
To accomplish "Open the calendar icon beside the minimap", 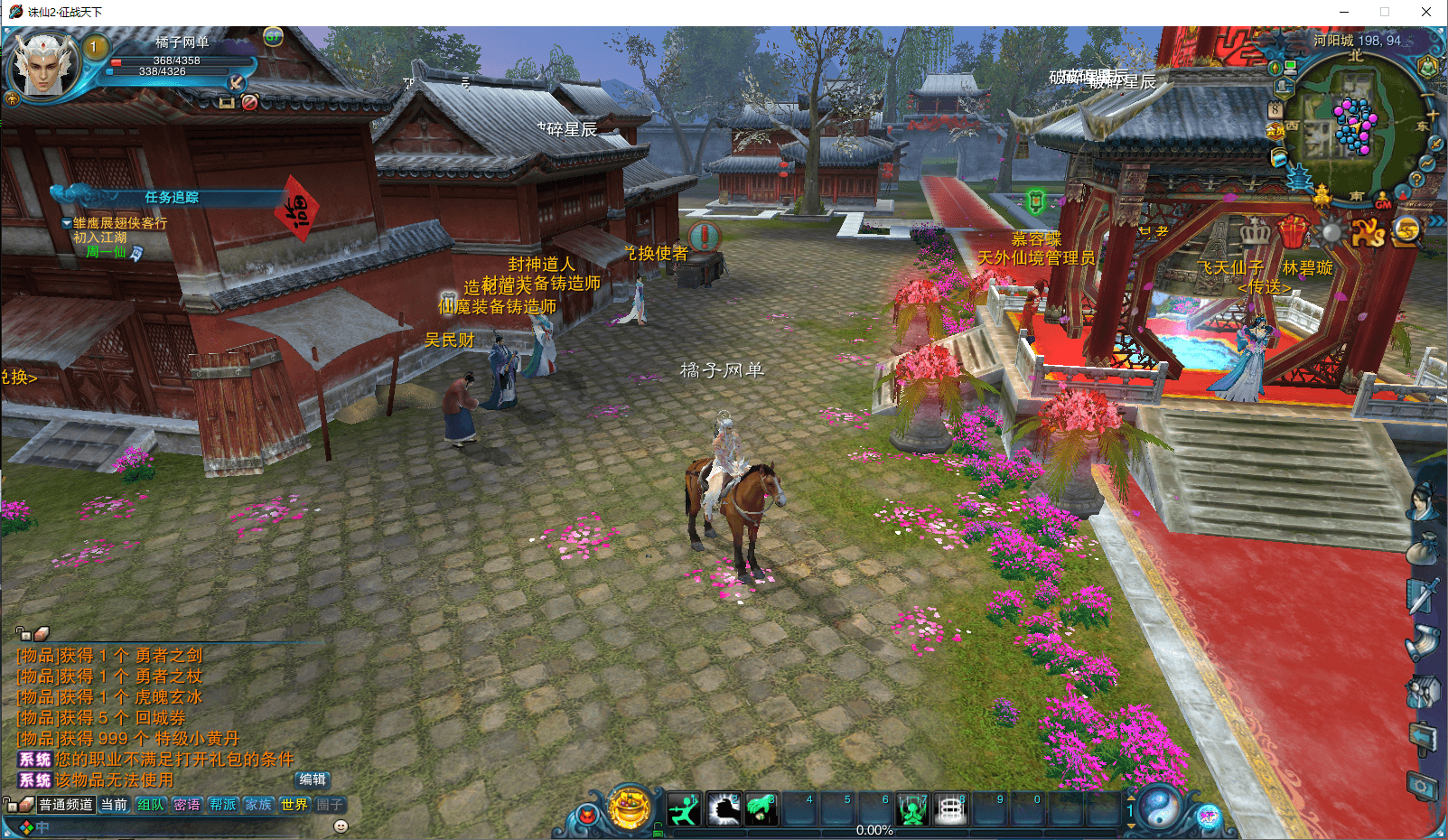I will point(1275,110).
